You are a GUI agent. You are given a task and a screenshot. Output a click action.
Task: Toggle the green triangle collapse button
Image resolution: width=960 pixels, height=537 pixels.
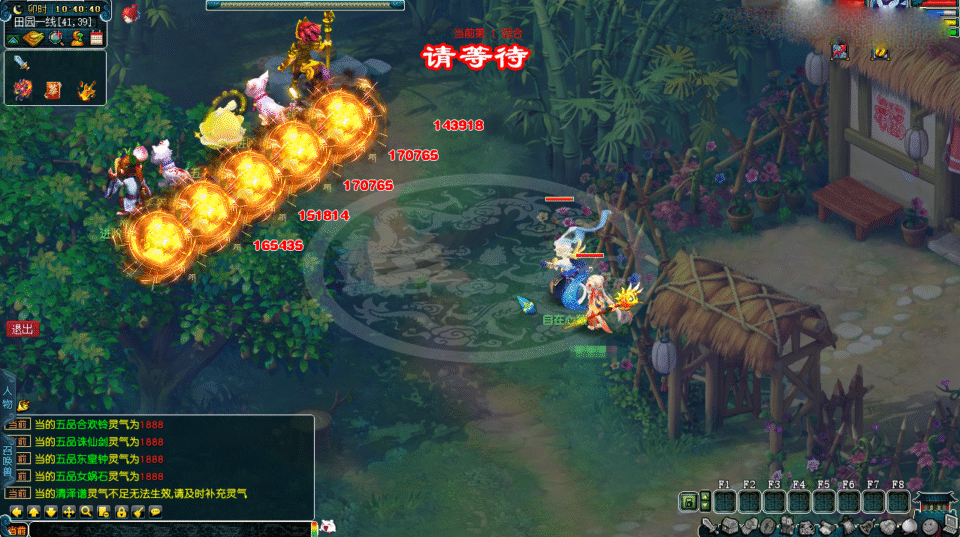coord(14,38)
